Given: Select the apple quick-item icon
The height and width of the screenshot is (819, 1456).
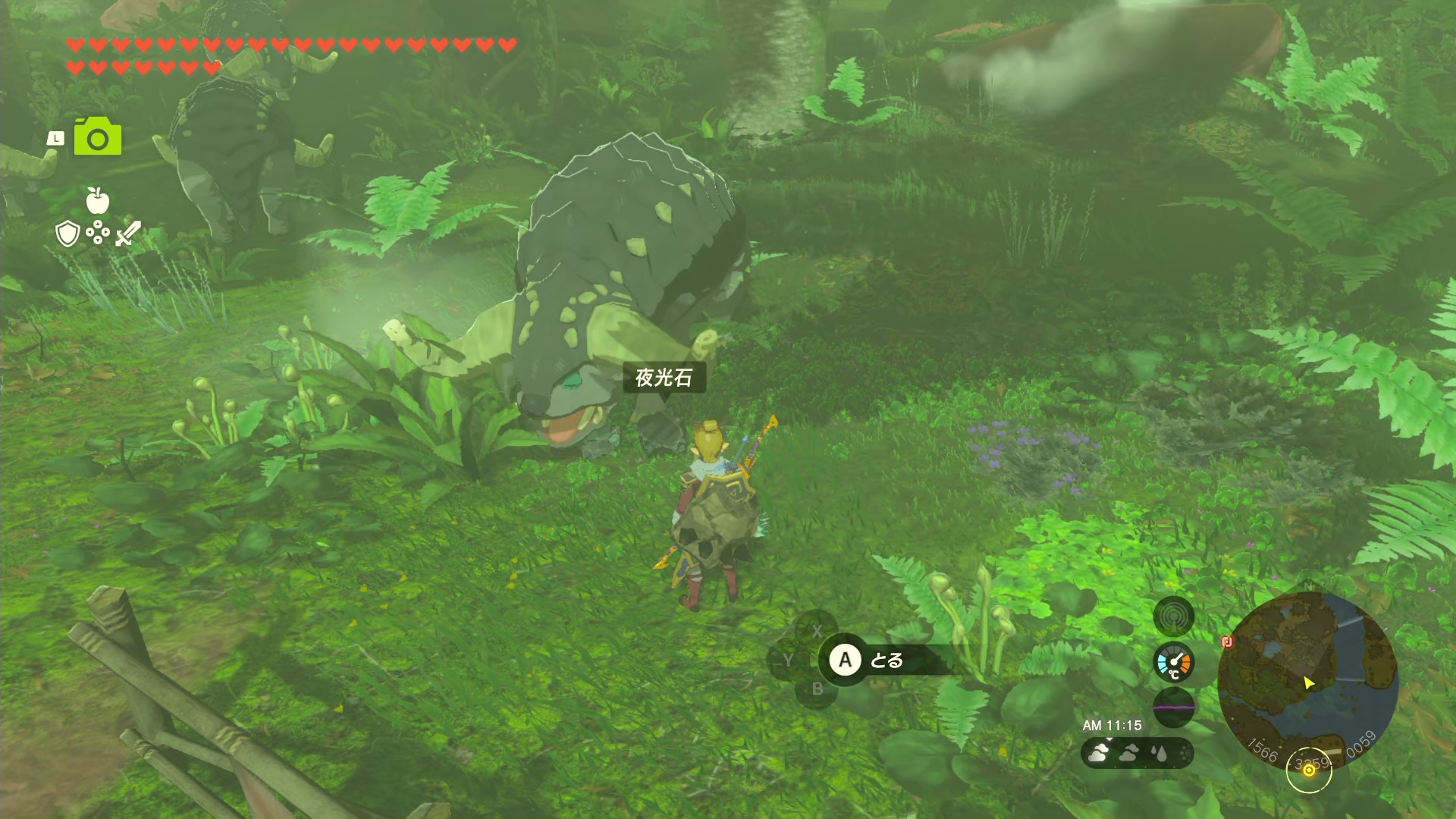Looking at the screenshot, I should tap(98, 201).
